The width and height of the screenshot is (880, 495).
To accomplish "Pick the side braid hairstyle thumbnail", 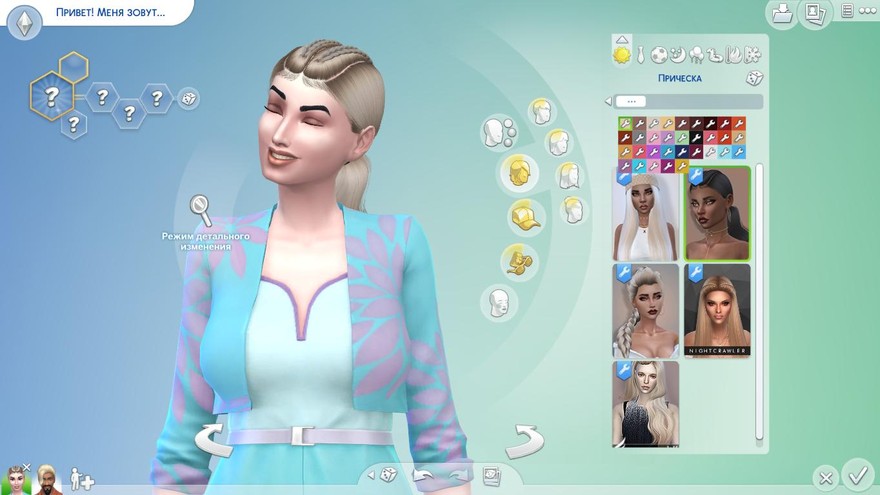I will (x=645, y=311).
